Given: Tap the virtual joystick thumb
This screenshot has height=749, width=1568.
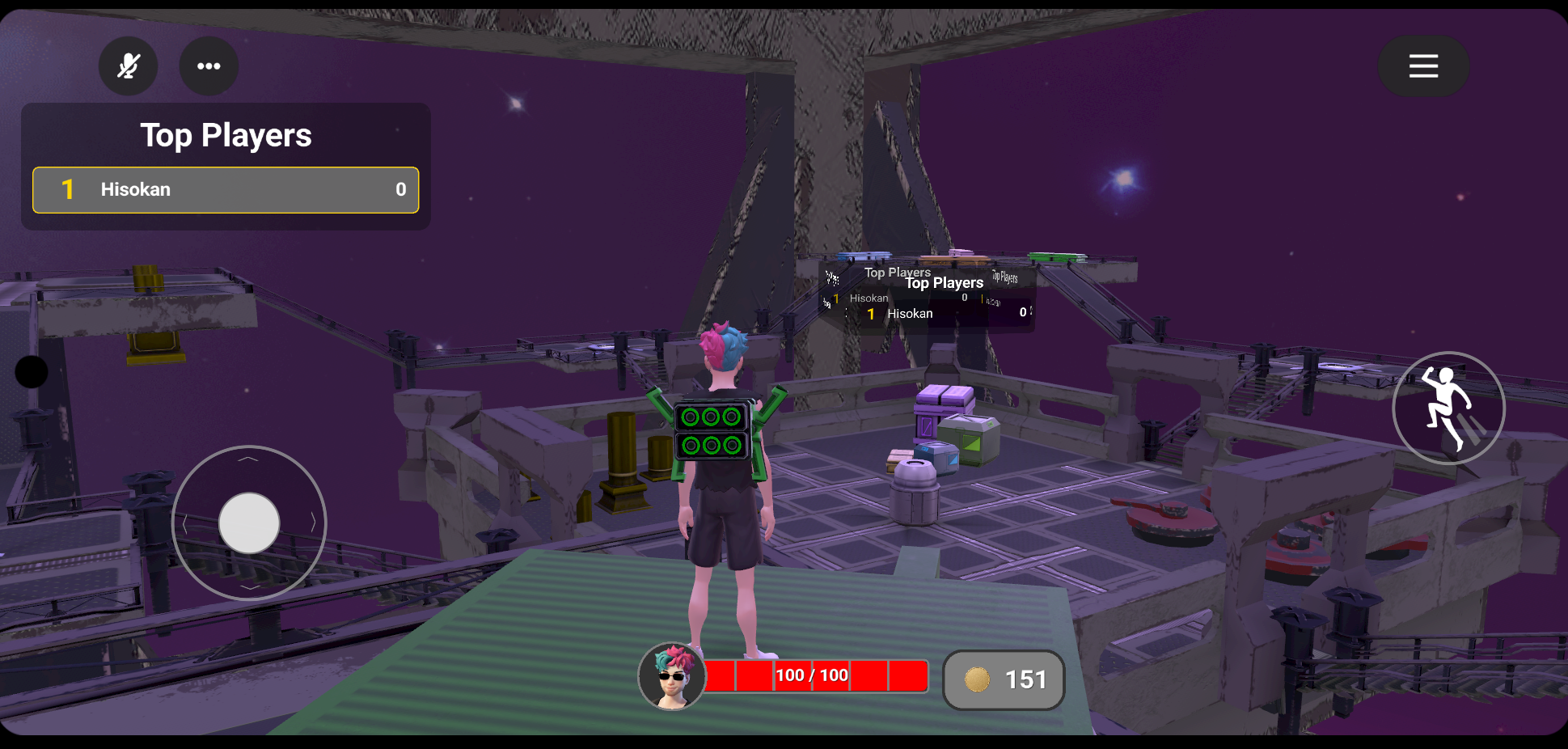Looking at the screenshot, I should pos(249,523).
